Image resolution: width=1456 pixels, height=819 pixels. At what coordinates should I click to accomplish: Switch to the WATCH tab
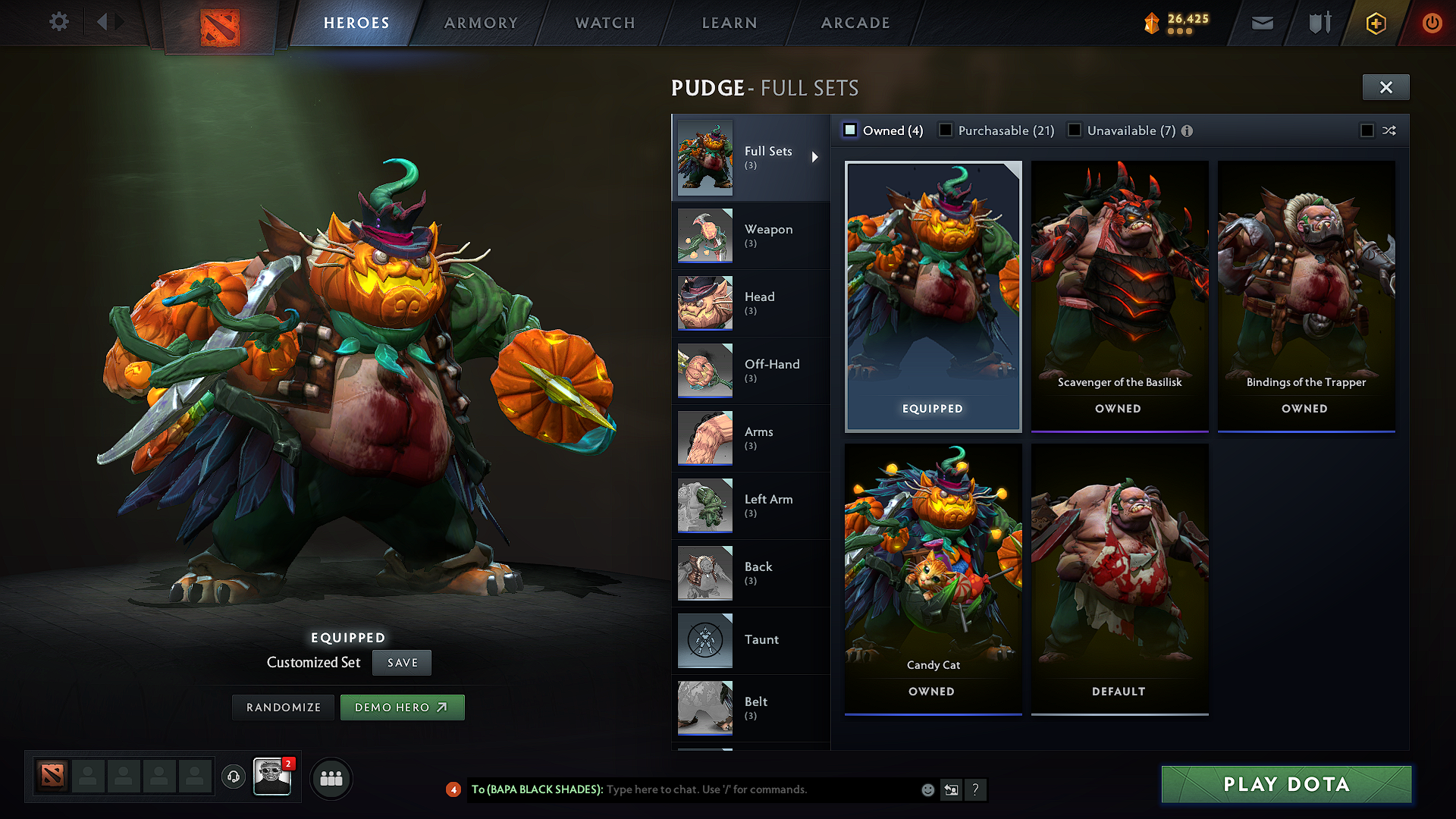[x=604, y=23]
